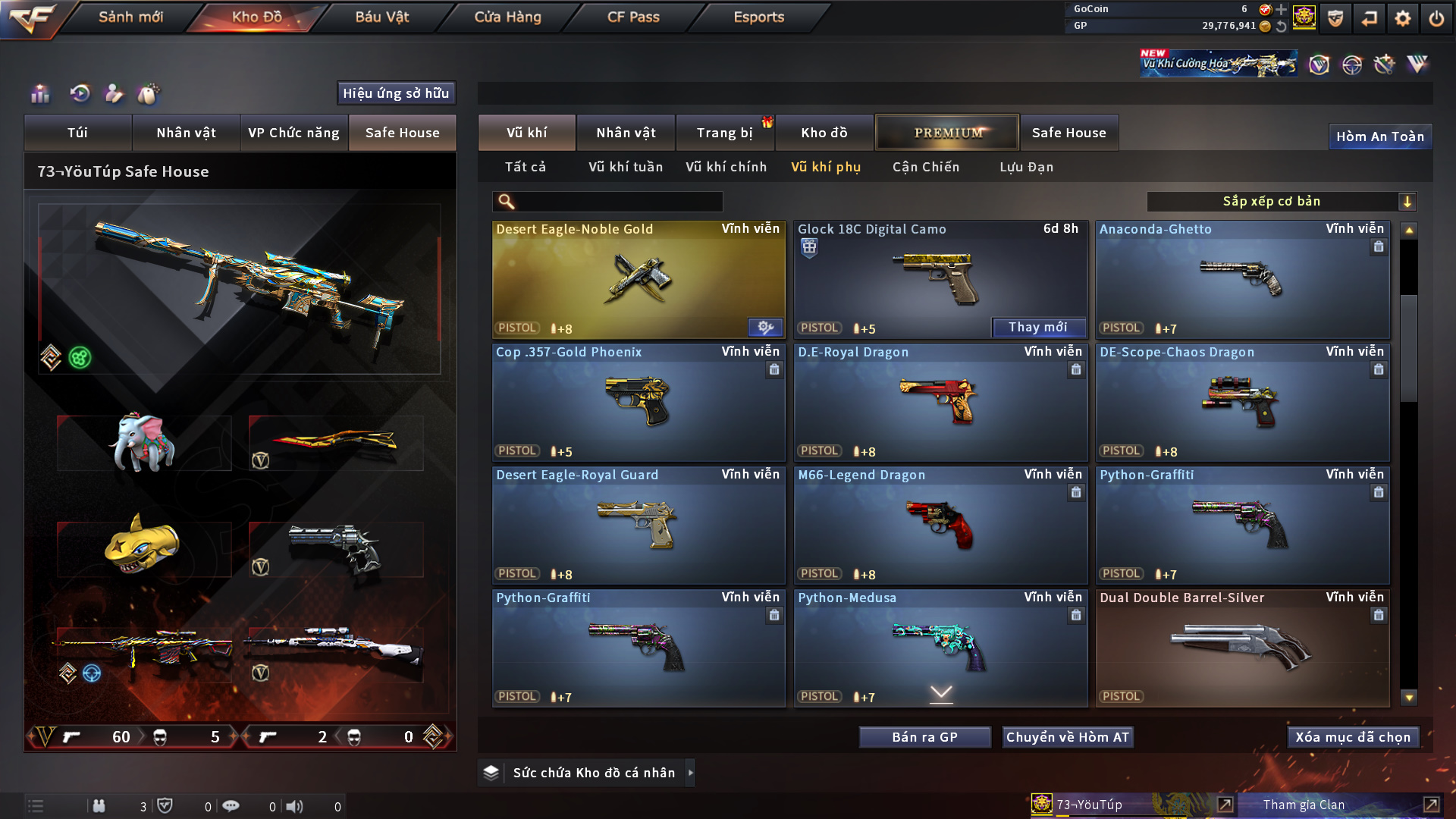The width and height of the screenshot is (1456, 819).
Task: Click the weapon search field
Action: (x=618, y=201)
